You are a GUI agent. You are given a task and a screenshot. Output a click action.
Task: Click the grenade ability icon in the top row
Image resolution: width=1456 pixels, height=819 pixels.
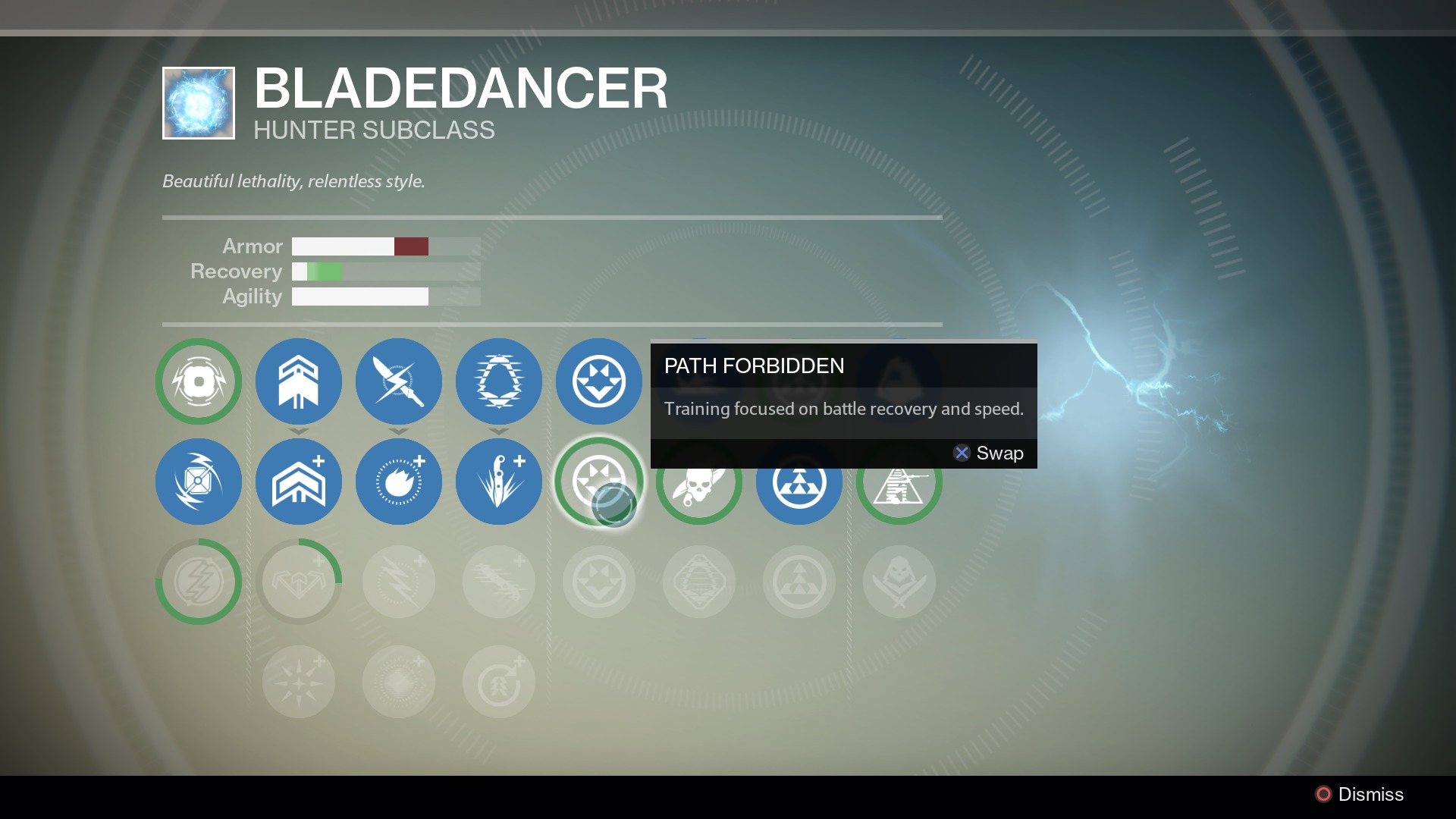[x=499, y=381]
